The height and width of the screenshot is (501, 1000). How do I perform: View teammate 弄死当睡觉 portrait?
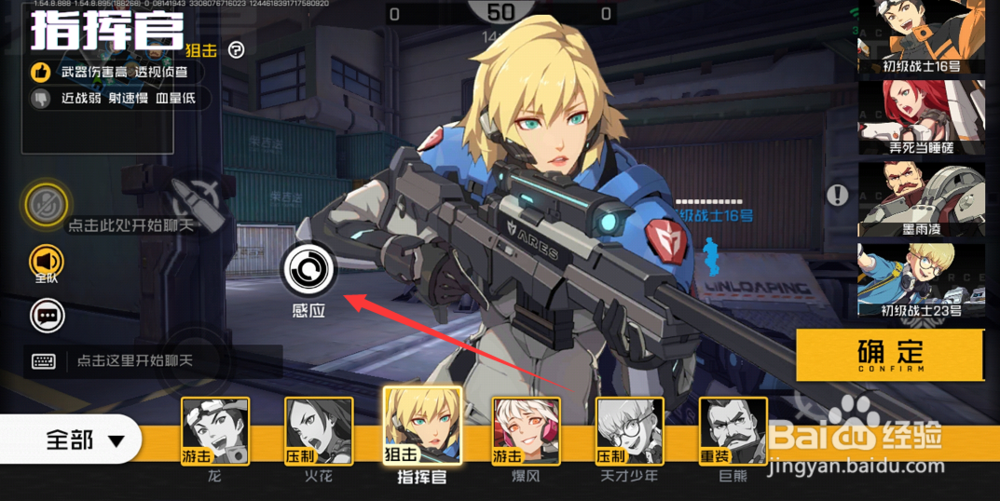point(920,116)
